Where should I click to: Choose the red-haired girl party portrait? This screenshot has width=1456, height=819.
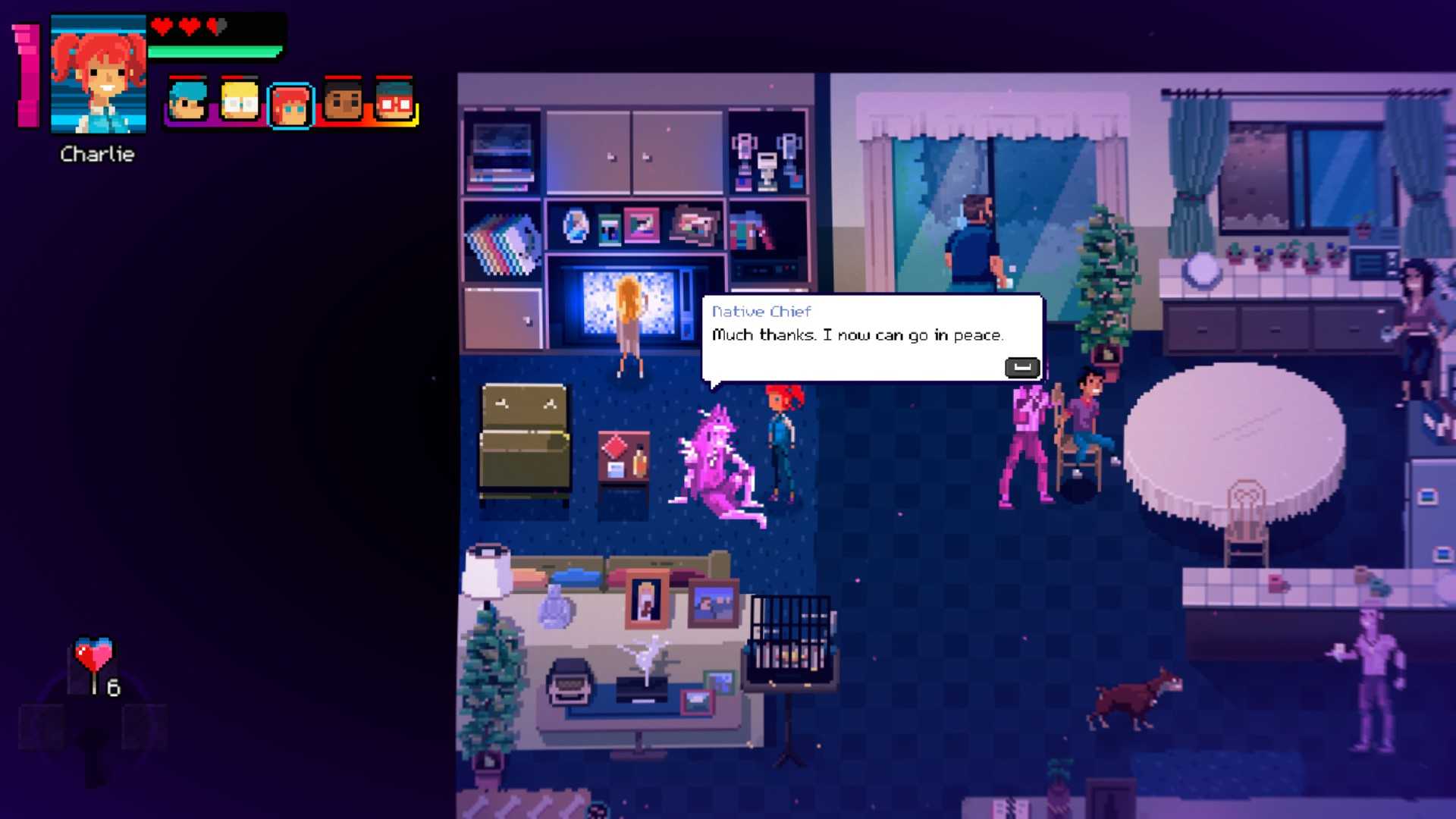click(x=290, y=105)
